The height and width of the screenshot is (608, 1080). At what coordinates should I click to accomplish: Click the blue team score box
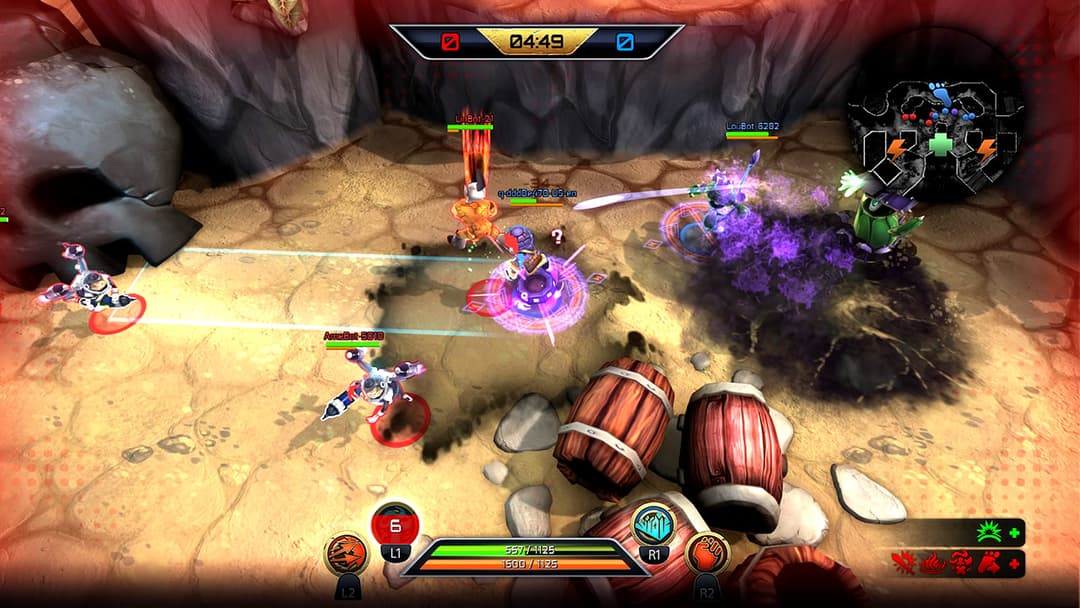pyautogui.click(x=625, y=42)
